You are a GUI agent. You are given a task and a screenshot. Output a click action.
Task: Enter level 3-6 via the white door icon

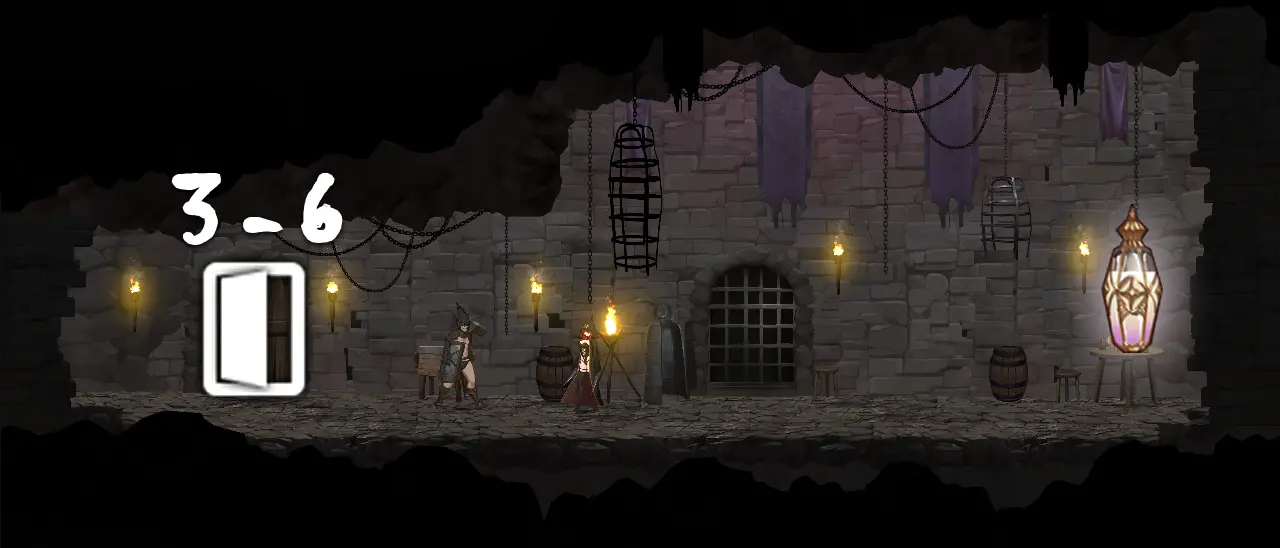coord(253,328)
